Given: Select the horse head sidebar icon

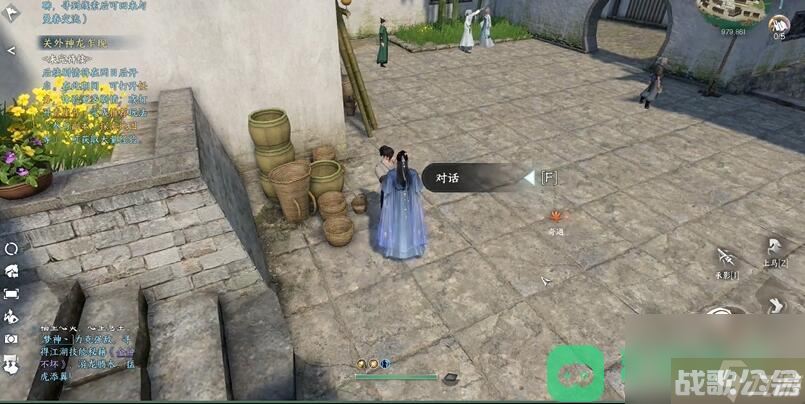Looking at the screenshot, I should 11,271.
